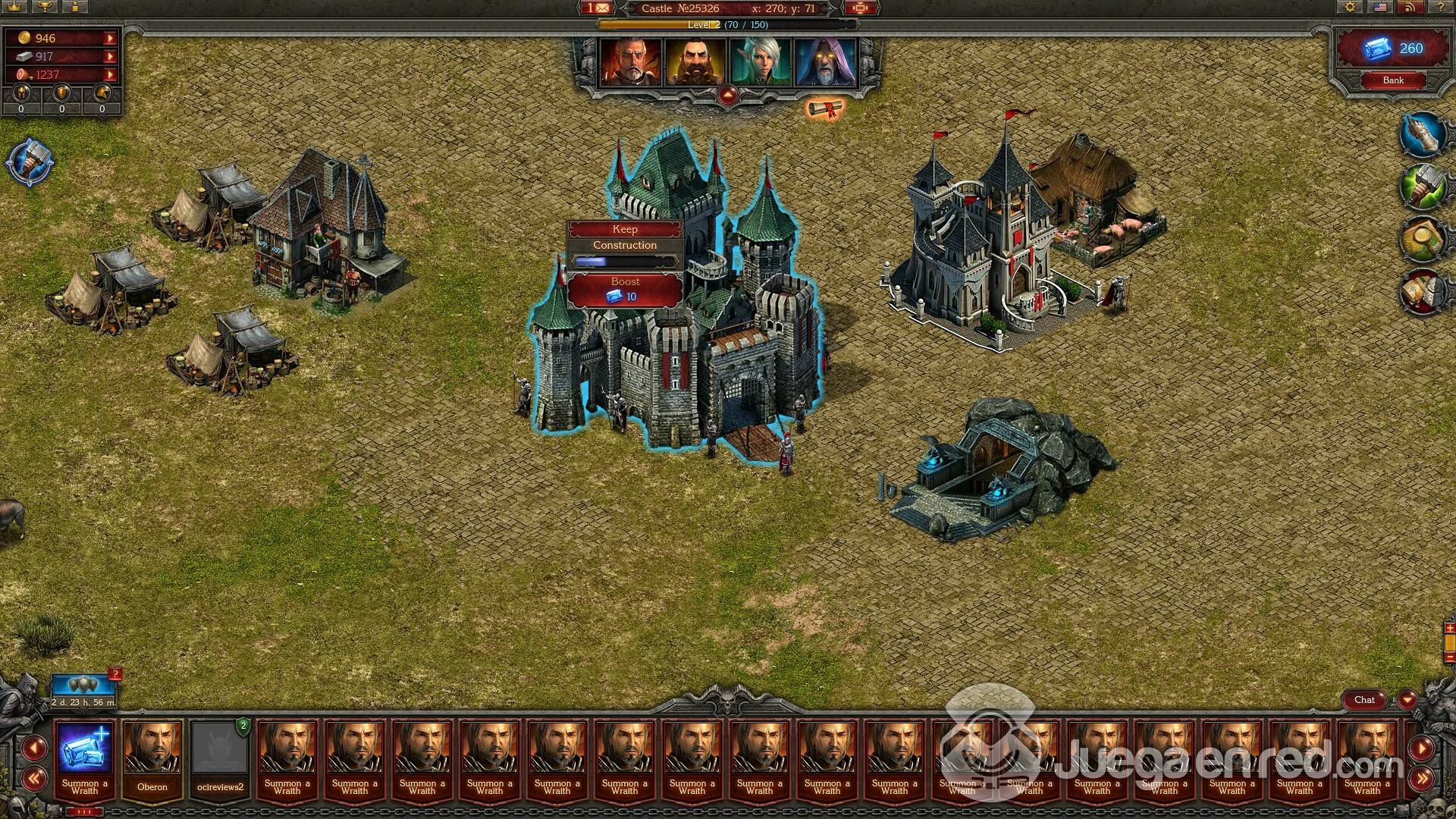Add more gold with the arrow button
This screenshot has height=819, width=1456.
tap(111, 38)
